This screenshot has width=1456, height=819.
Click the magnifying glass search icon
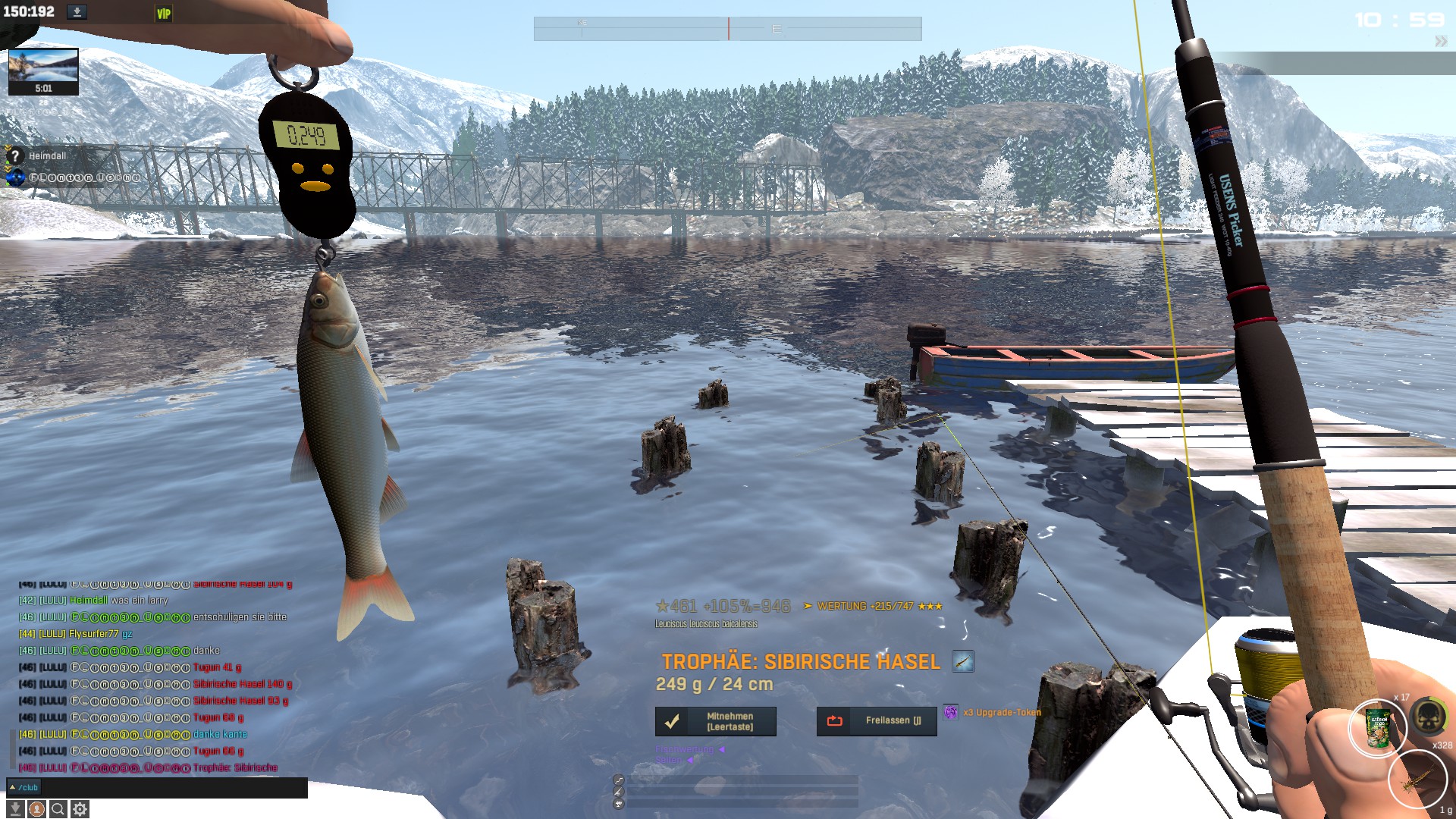[58, 809]
